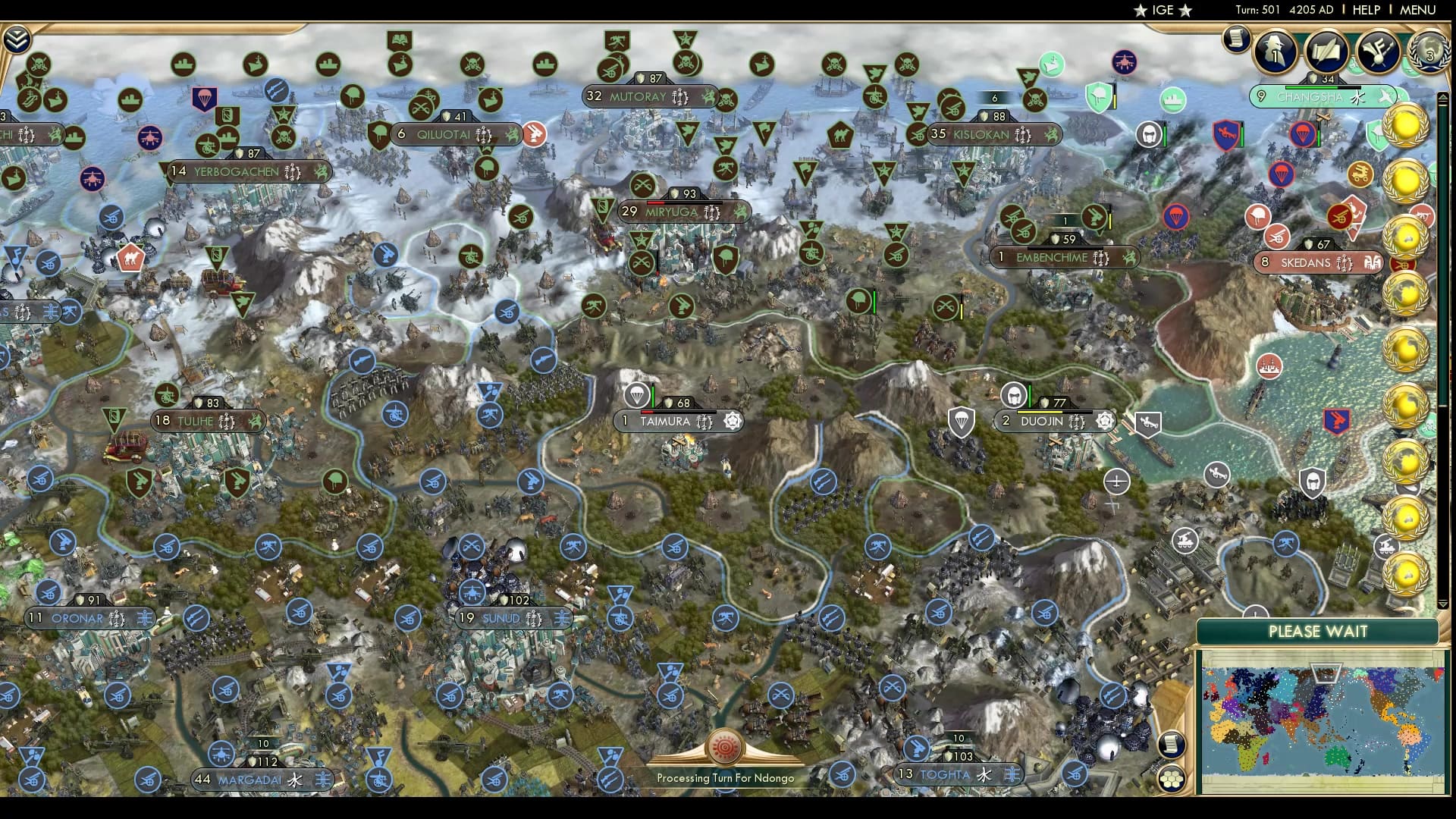
Task: Toggle the message log scroll above the hex button
Action: coord(1171,743)
